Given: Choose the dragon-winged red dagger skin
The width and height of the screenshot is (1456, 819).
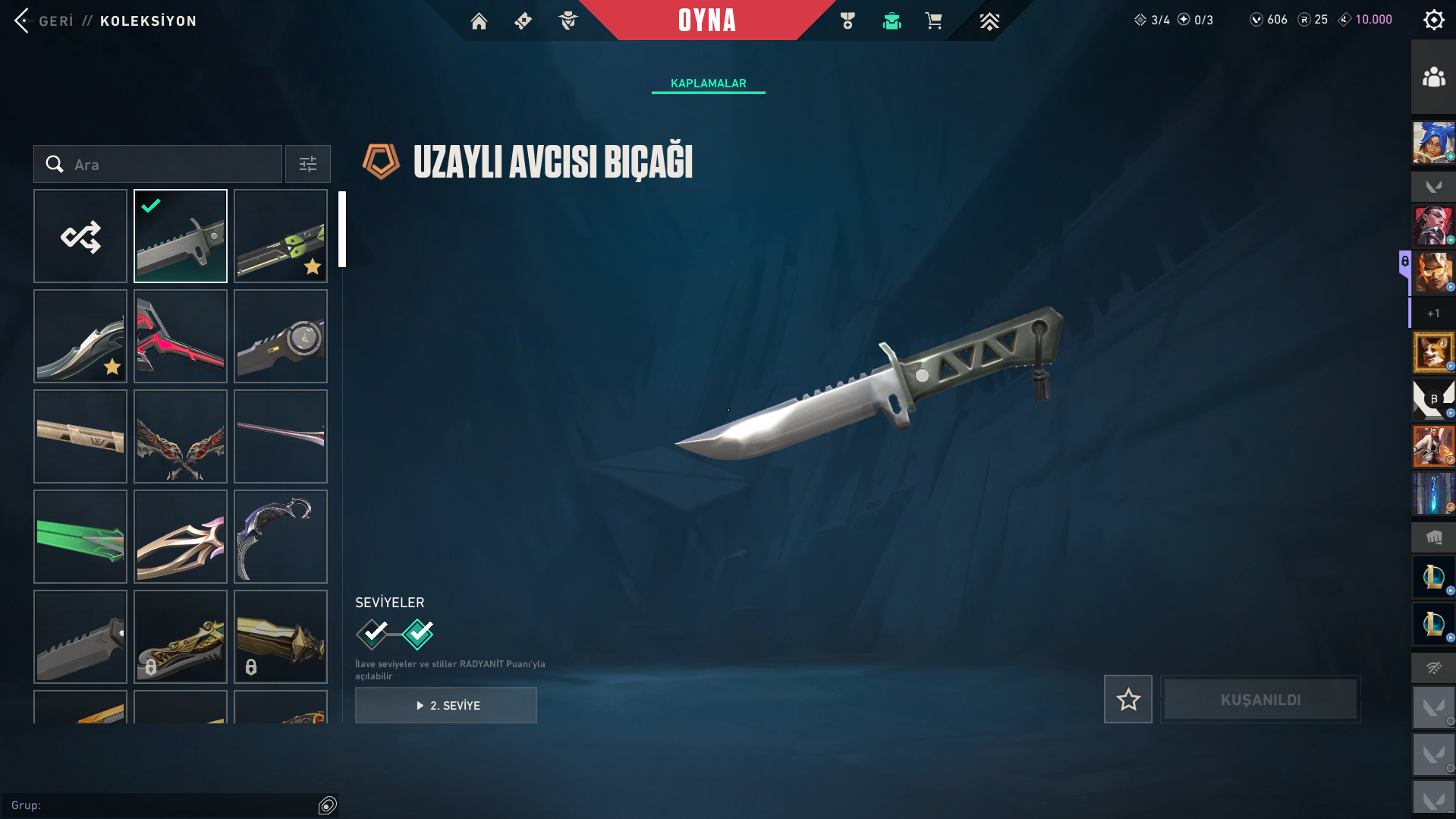Looking at the screenshot, I should tap(181, 436).
